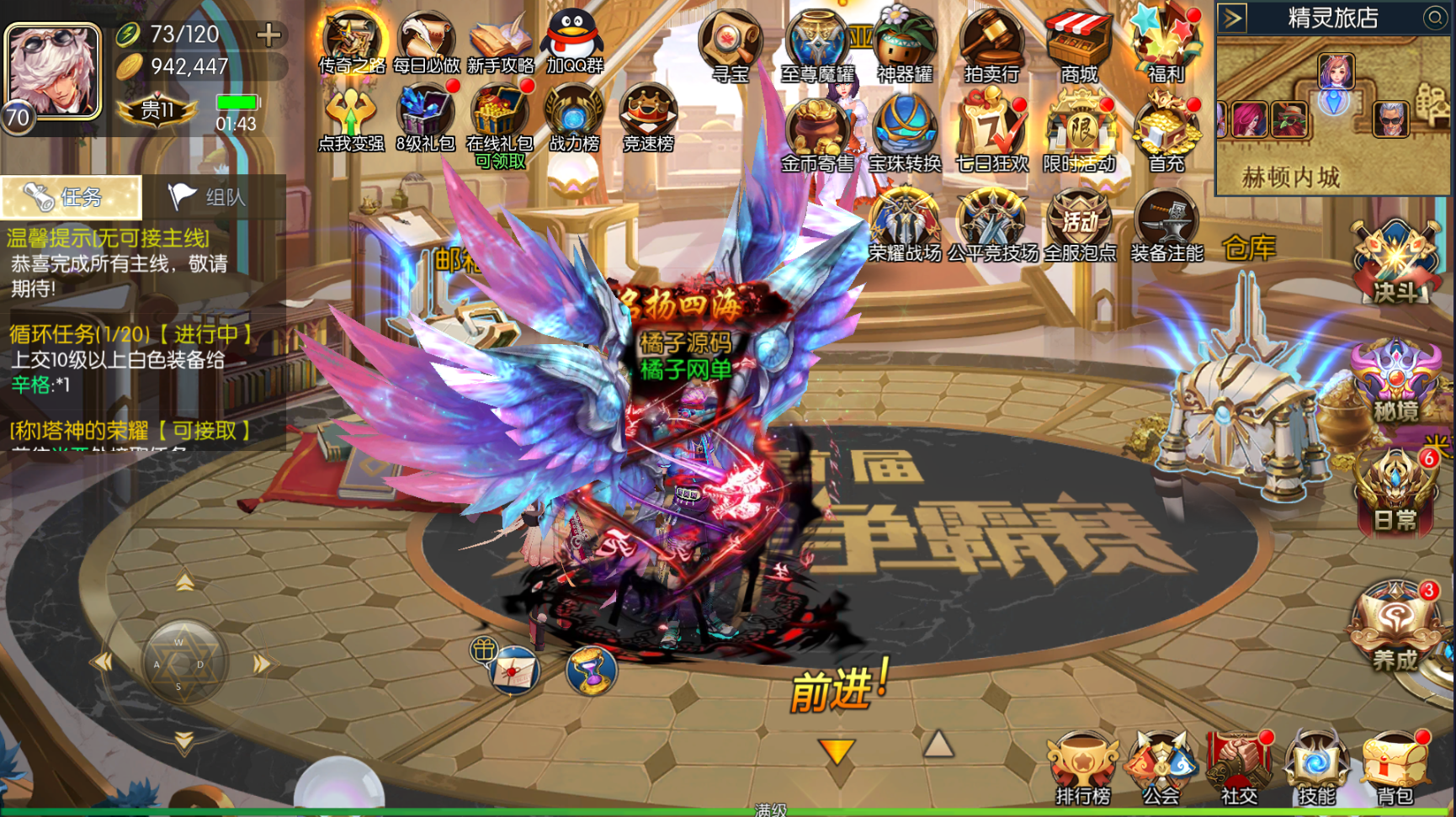Viewport: 1456px width, 817px height.
Task: Open the 日常 daily activities
Action: [x=1395, y=492]
